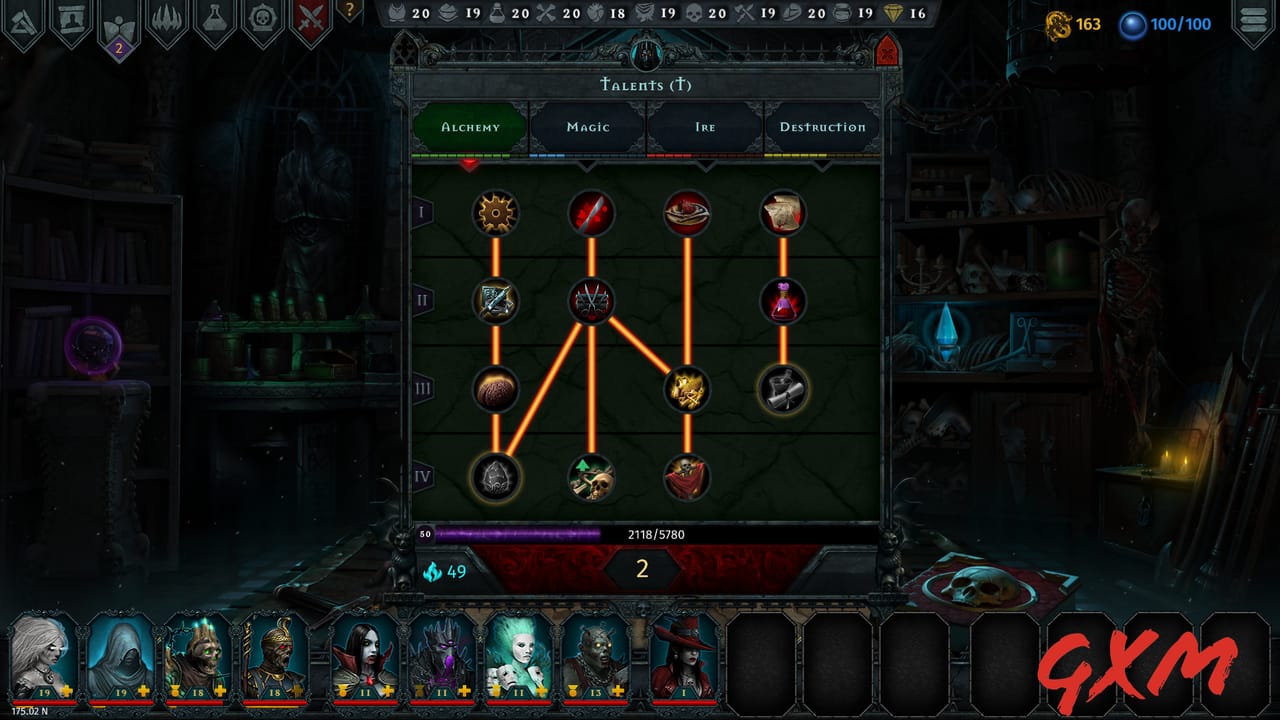Switch to the Magic talent tab
The image size is (1280, 720).
tap(587, 127)
